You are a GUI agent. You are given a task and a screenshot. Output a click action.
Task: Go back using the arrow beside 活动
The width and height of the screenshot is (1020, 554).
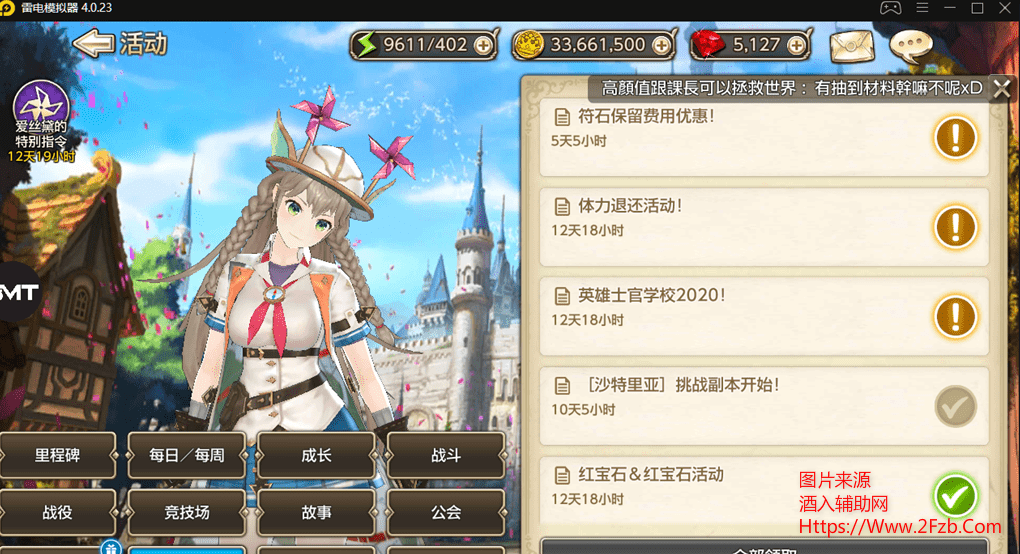(x=93, y=44)
